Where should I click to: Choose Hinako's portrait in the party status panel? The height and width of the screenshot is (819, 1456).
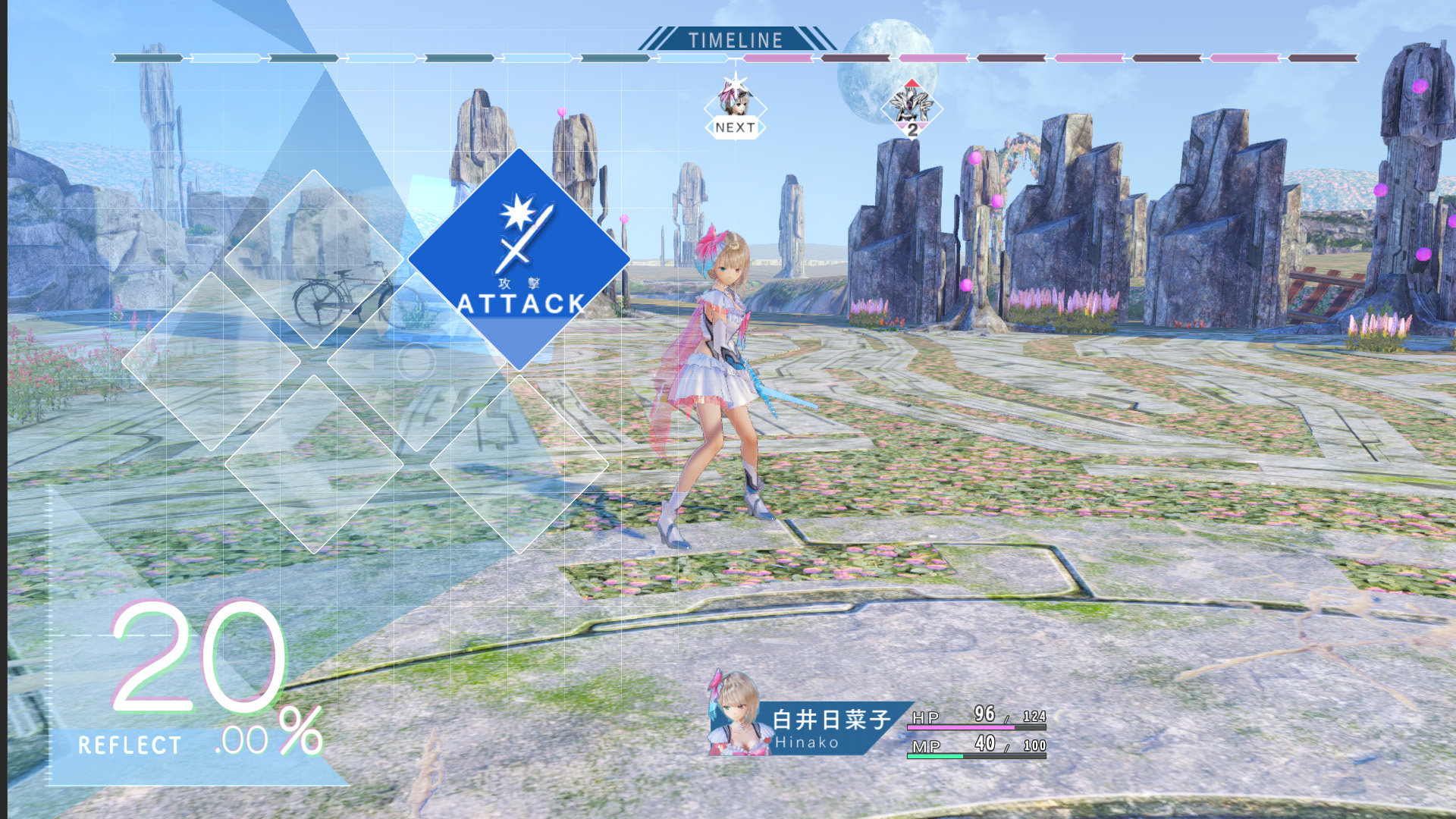click(734, 715)
